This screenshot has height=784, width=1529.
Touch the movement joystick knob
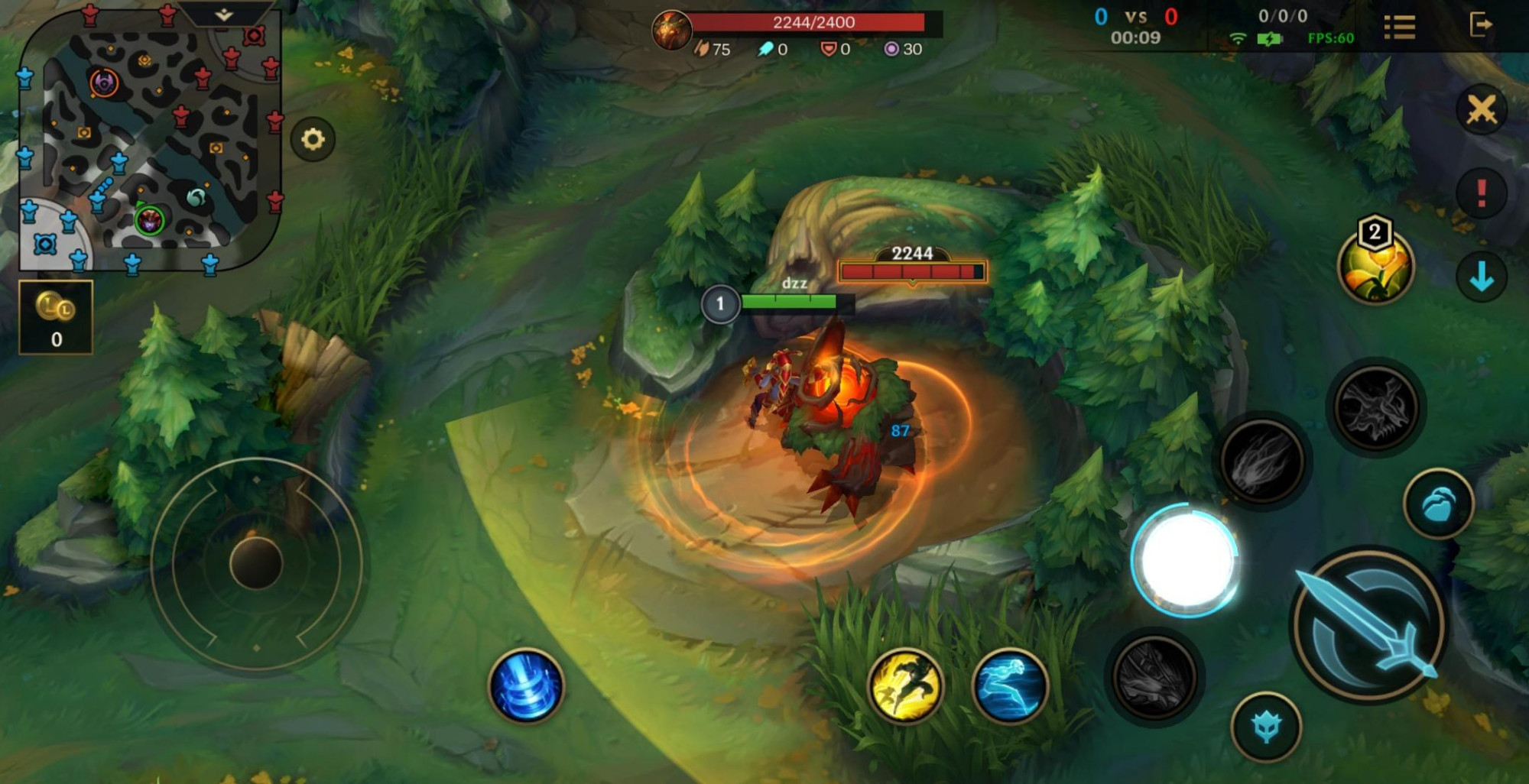click(x=256, y=563)
